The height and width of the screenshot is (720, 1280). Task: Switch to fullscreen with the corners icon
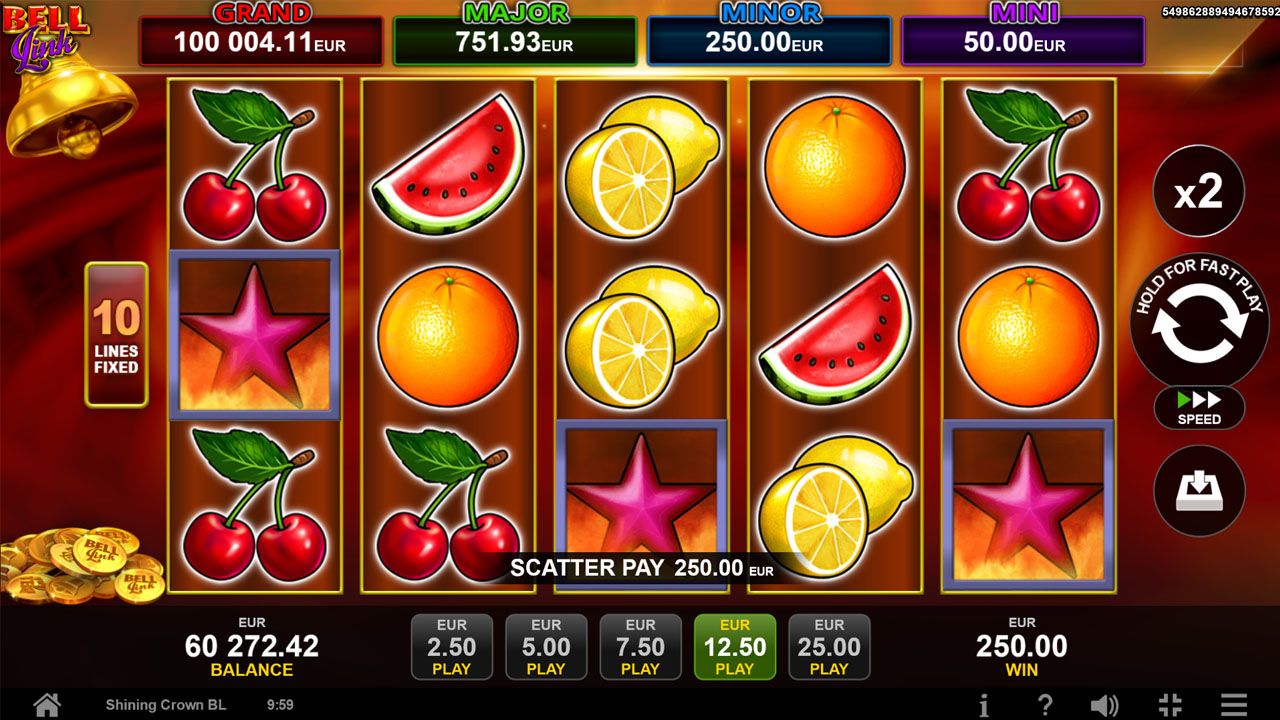1170,705
